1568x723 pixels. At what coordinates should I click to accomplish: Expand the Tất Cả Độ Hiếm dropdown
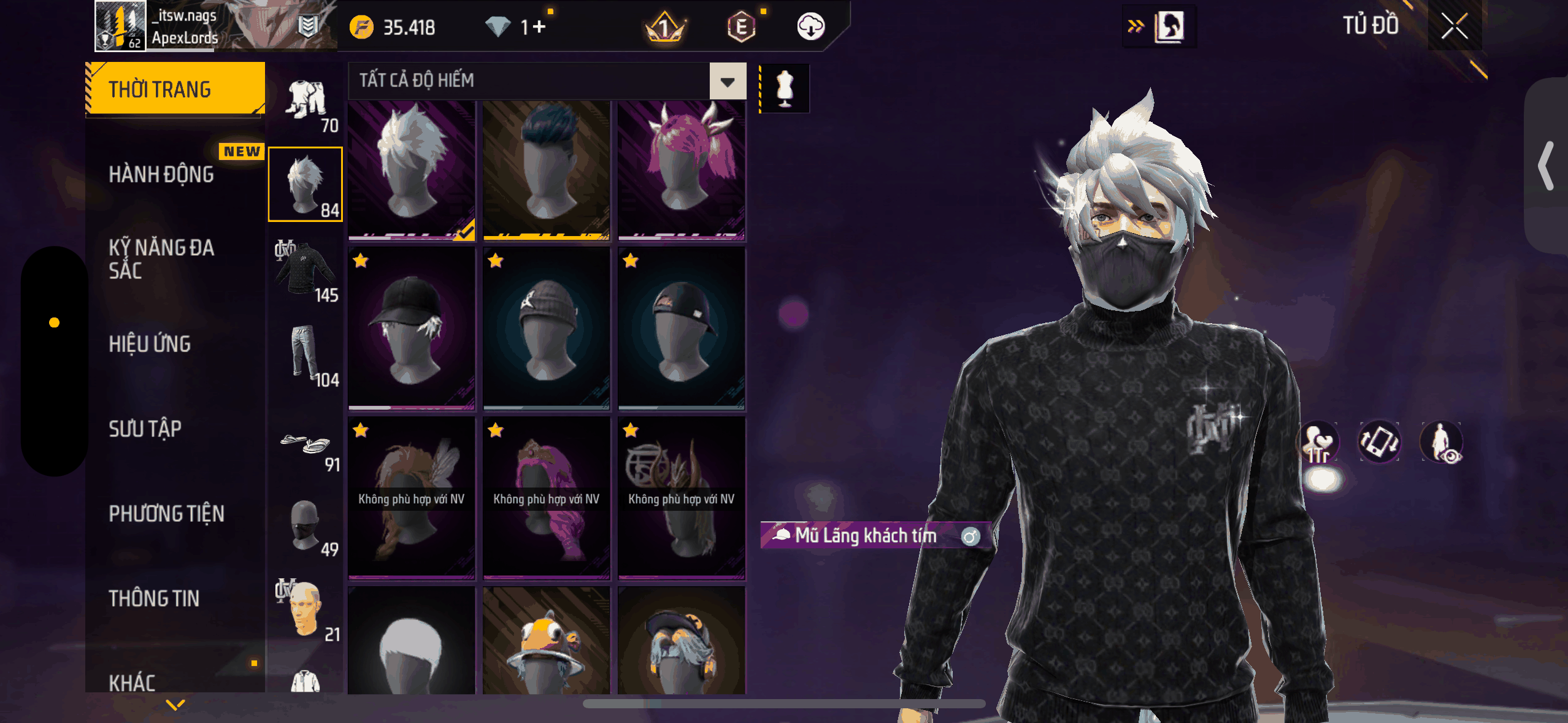728,81
